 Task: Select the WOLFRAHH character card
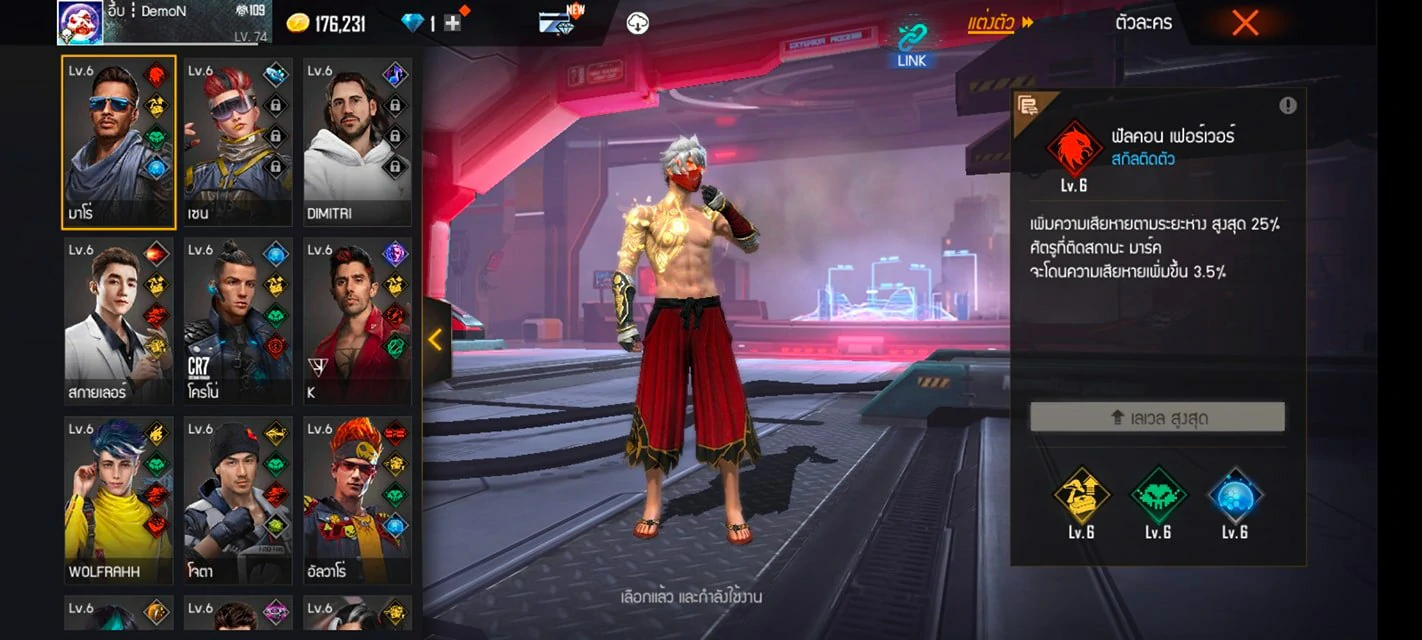[x=119, y=500]
